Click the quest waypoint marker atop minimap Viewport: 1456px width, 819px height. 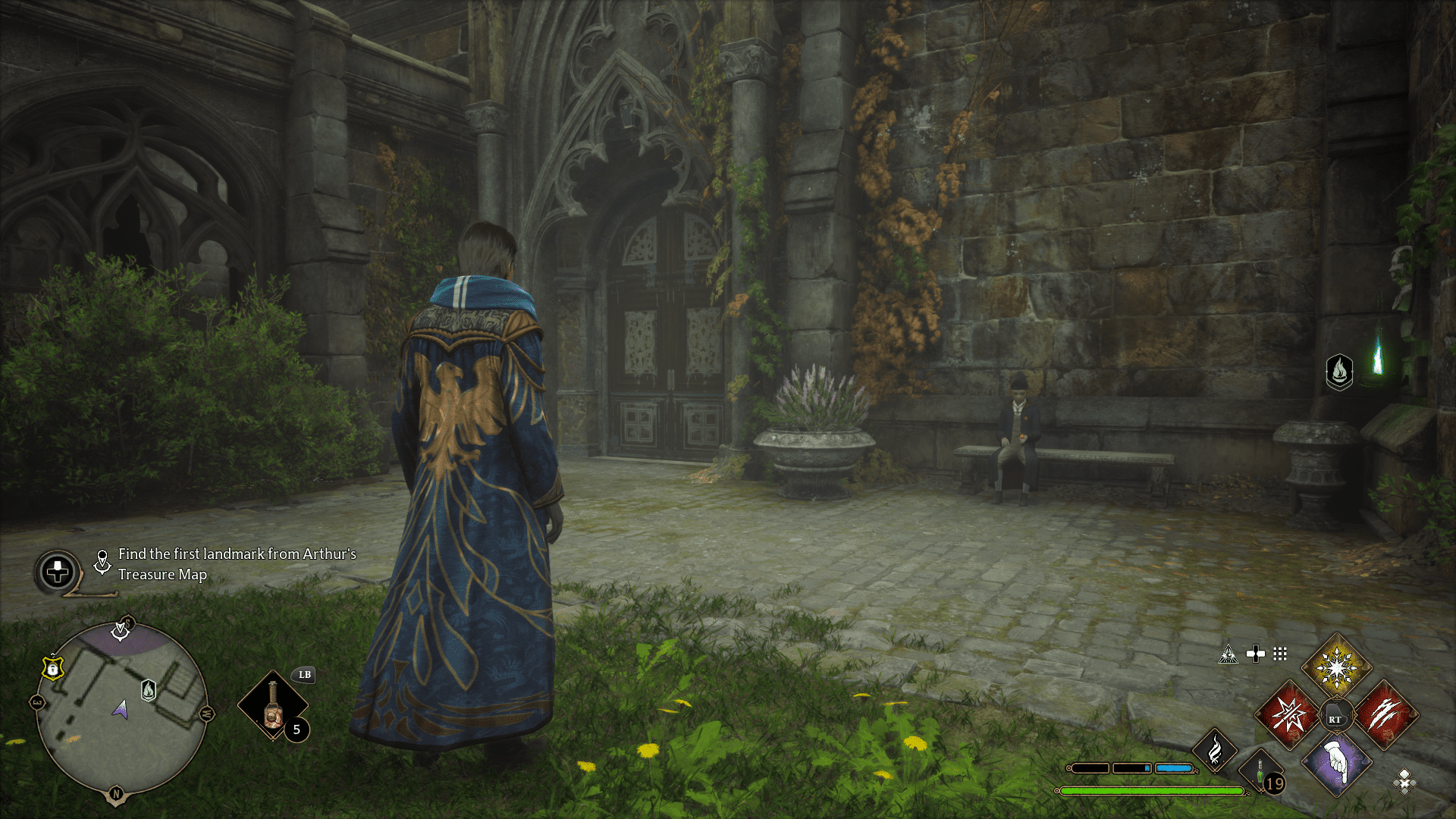[121, 630]
